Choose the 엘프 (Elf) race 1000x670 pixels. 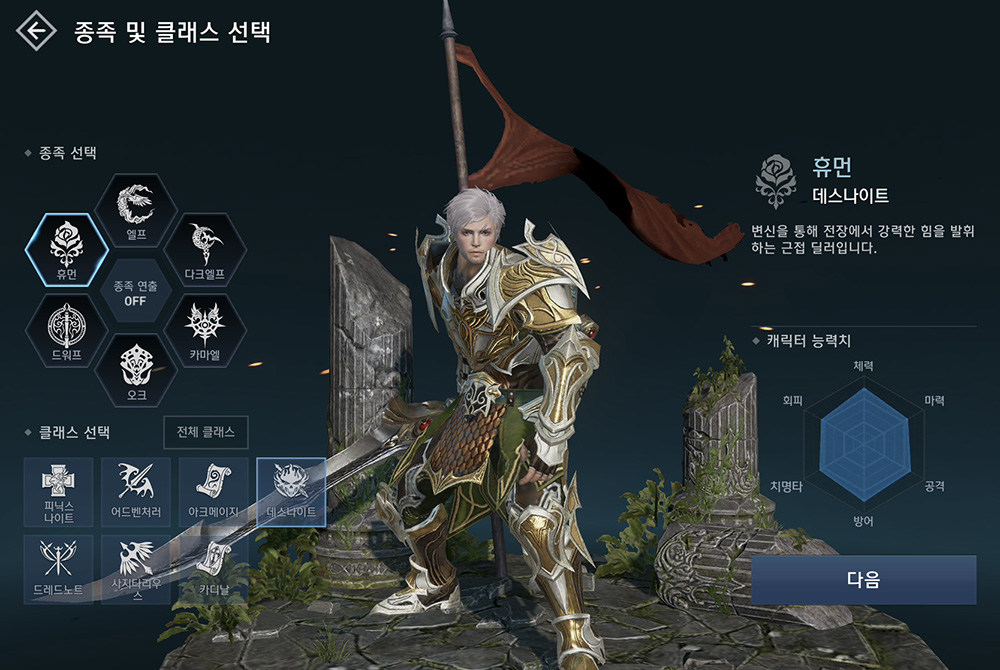point(135,210)
